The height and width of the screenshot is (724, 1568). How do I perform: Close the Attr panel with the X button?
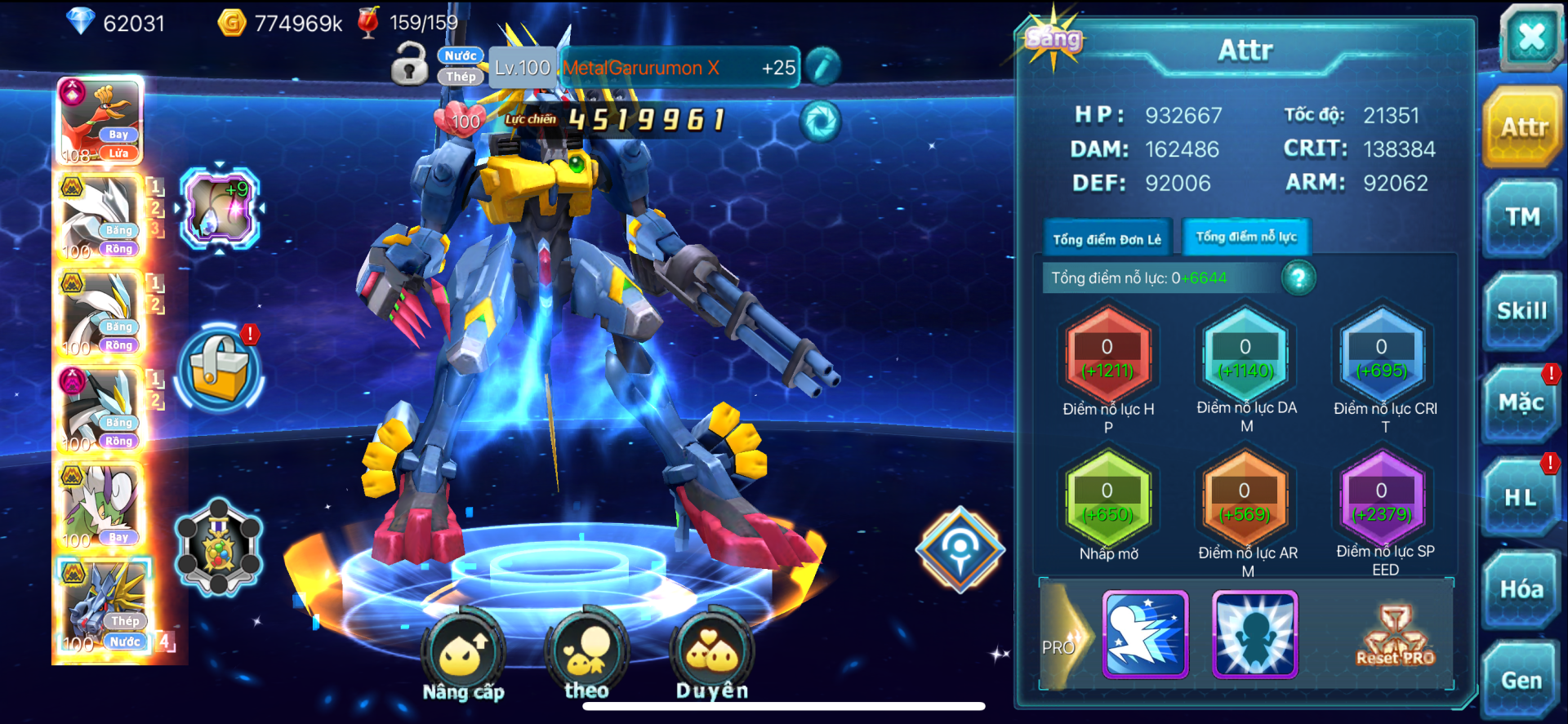click(x=1530, y=37)
